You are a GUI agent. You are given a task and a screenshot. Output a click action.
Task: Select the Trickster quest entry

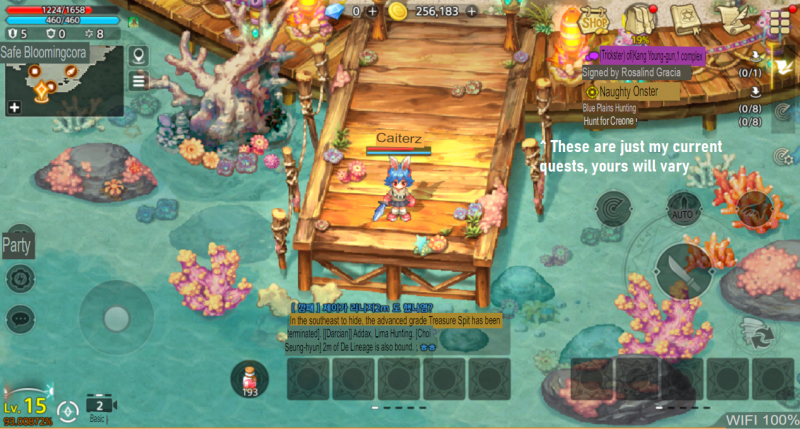coord(646,56)
